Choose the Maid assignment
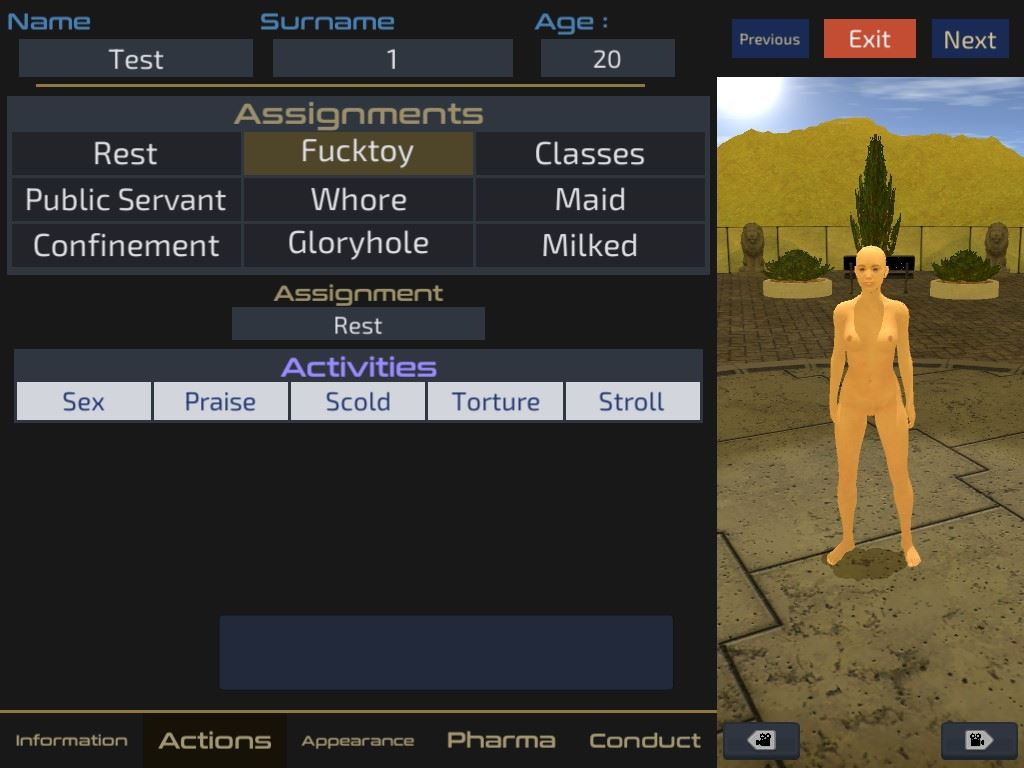The height and width of the screenshot is (768, 1024). (x=589, y=200)
